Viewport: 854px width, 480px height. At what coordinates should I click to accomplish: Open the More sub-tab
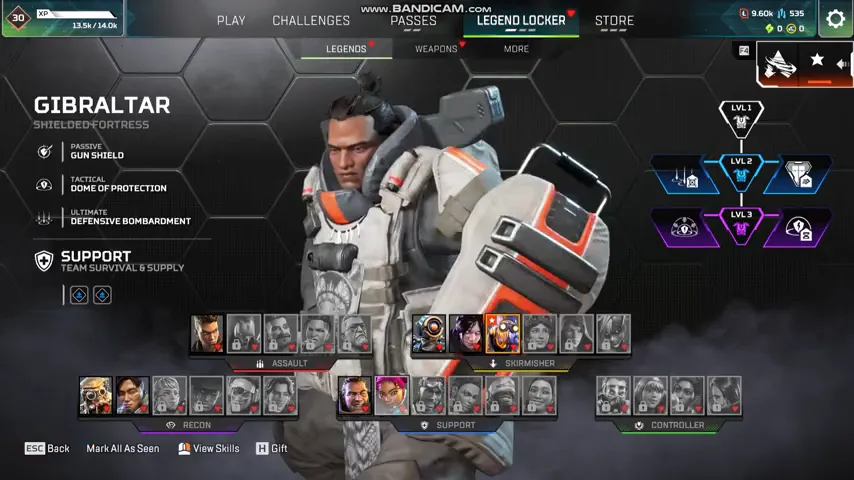[516, 48]
